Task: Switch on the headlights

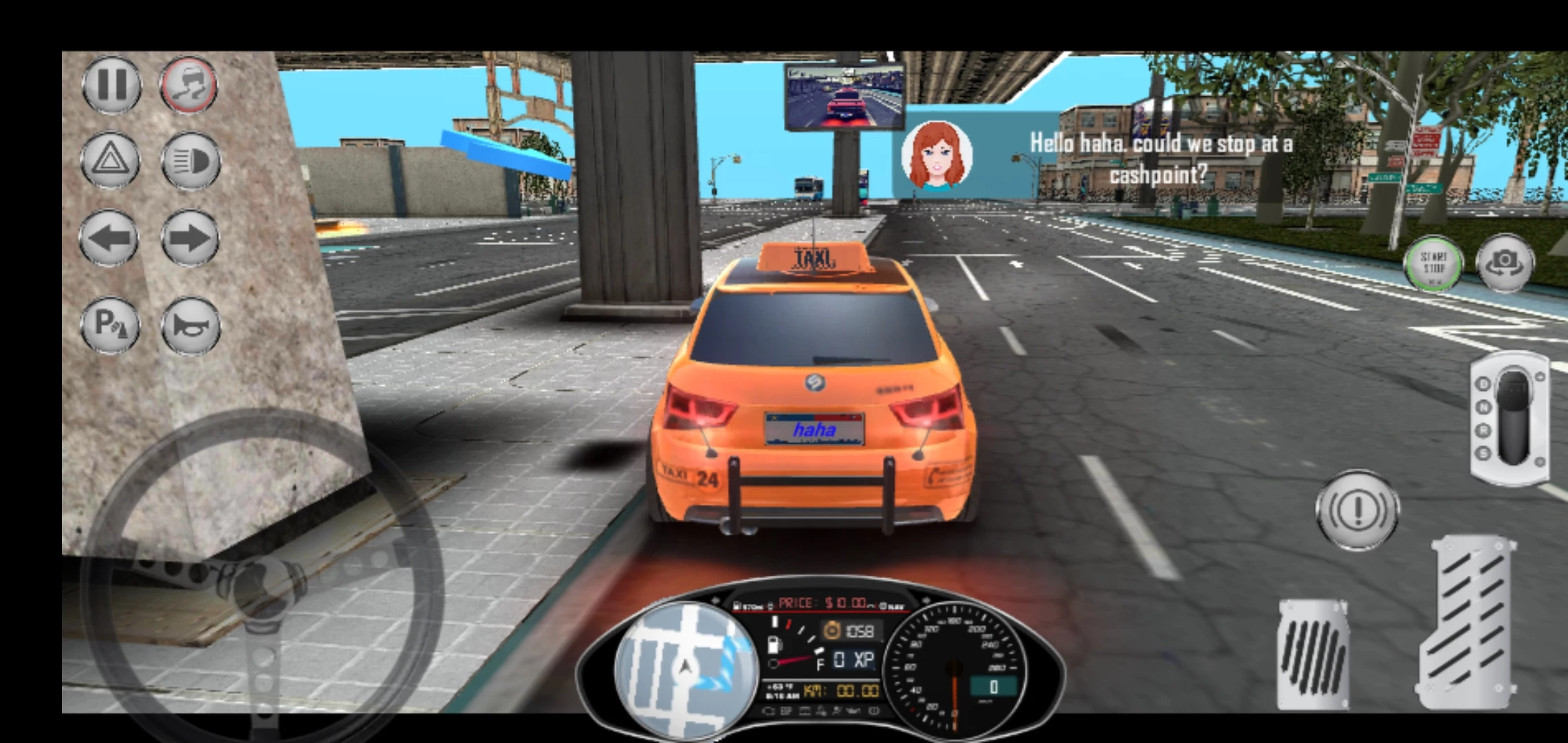Action: (190, 161)
